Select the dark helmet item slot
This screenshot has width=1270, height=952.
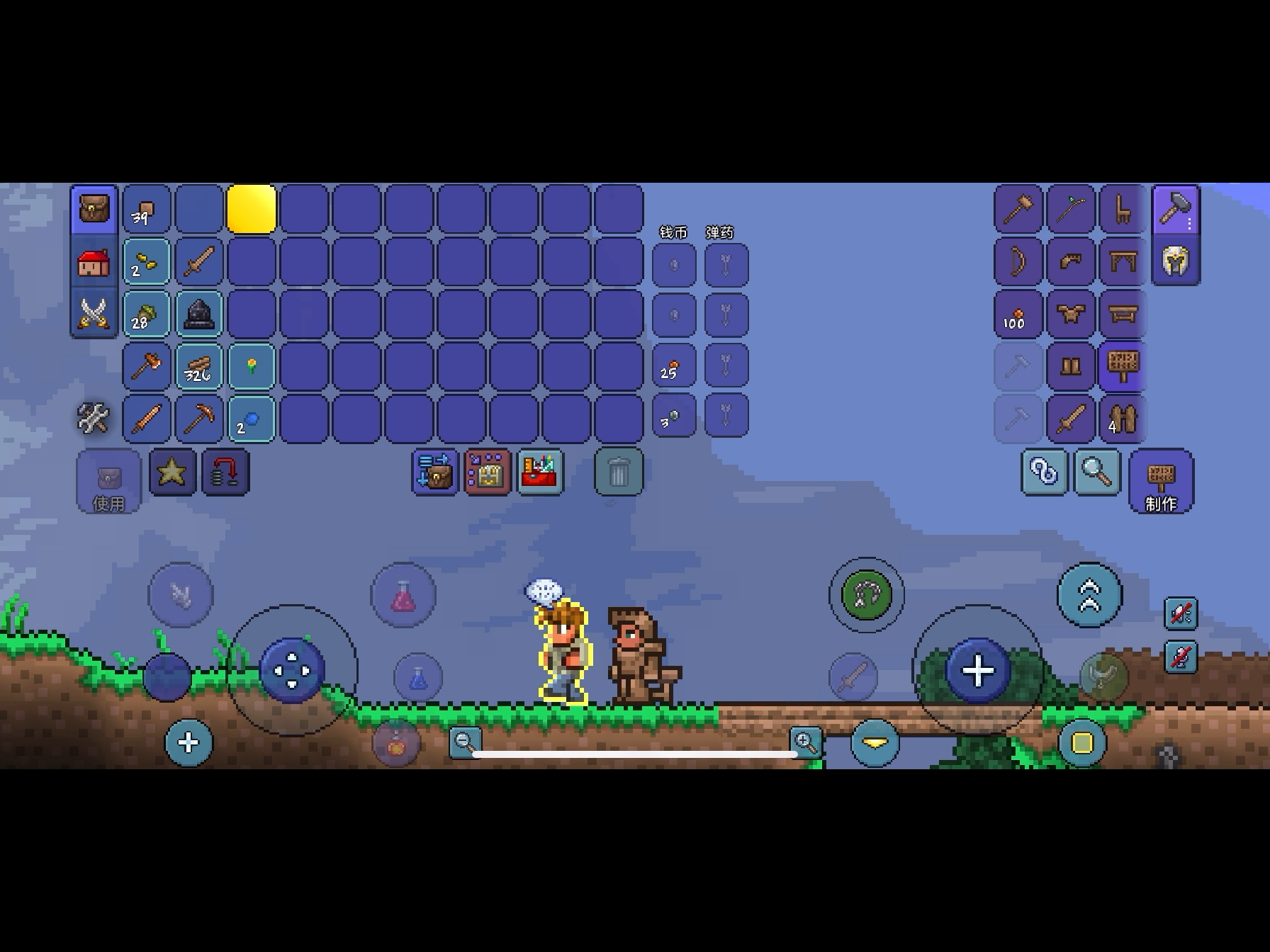pyautogui.click(x=198, y=314)
